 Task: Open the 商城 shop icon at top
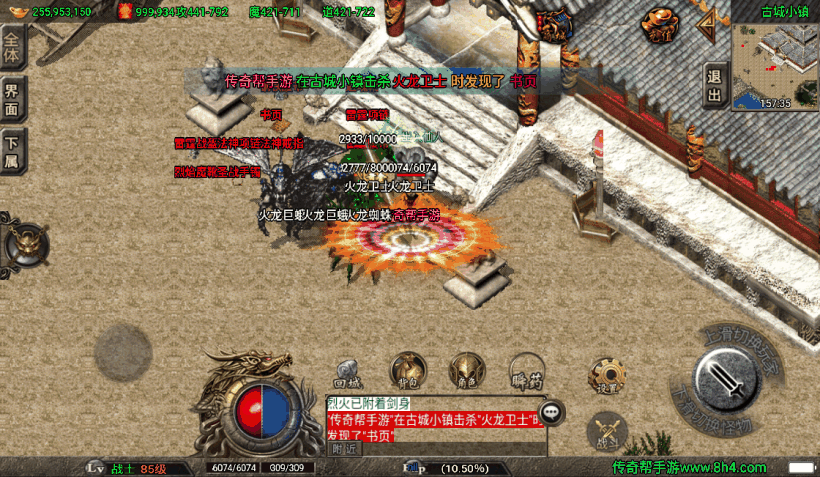pyautogui.click(x=553, y=25)
